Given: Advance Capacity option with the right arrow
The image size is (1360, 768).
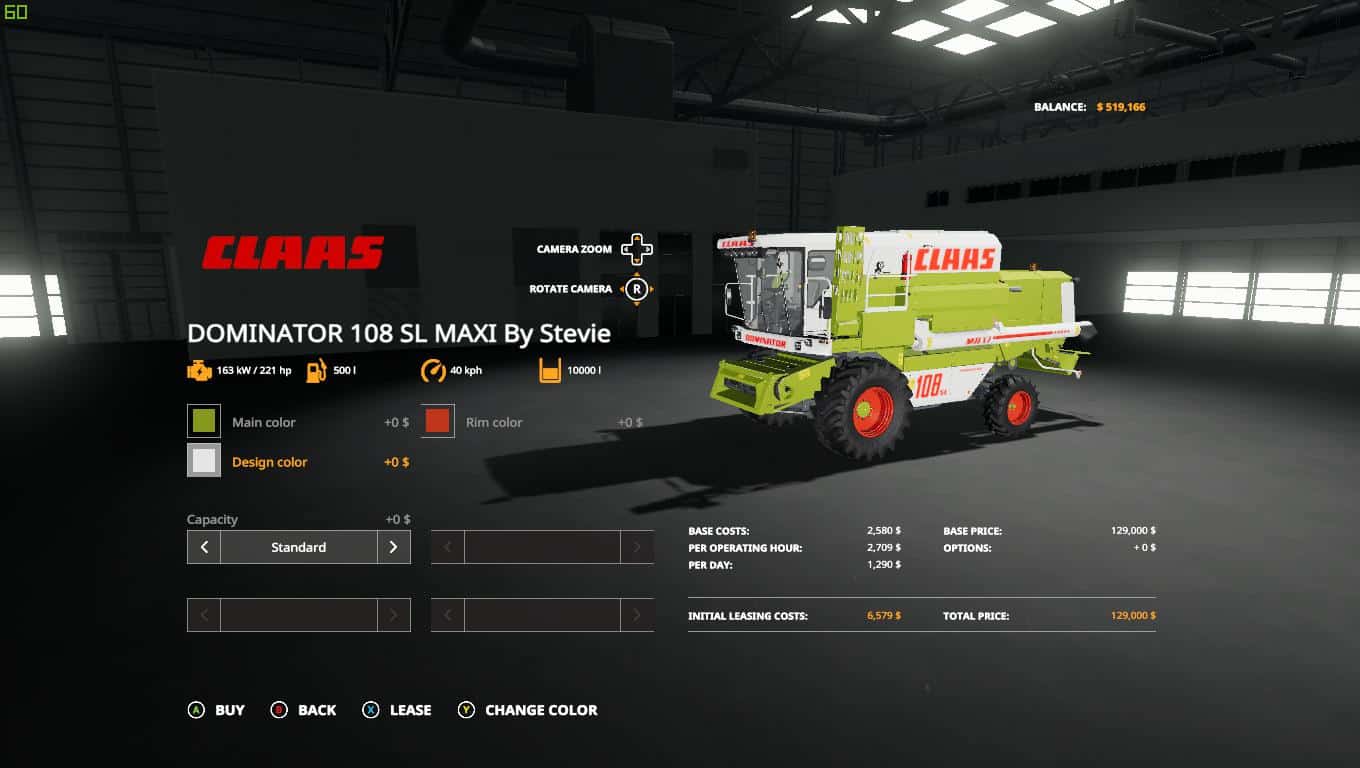Looking at the screenshot, I should click(393, 547).
